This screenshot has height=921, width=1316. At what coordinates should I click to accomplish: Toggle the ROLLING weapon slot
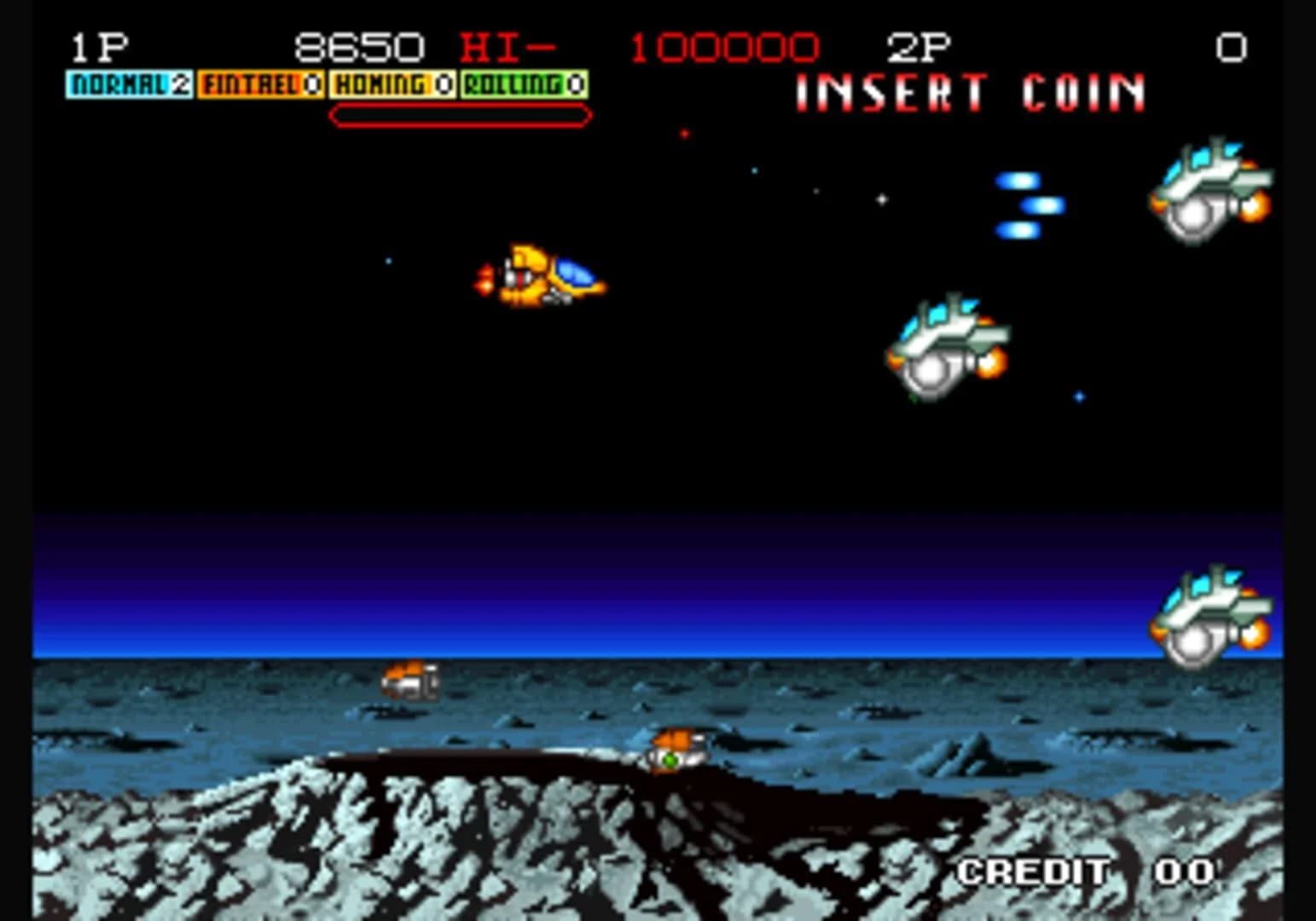[524, 84]
